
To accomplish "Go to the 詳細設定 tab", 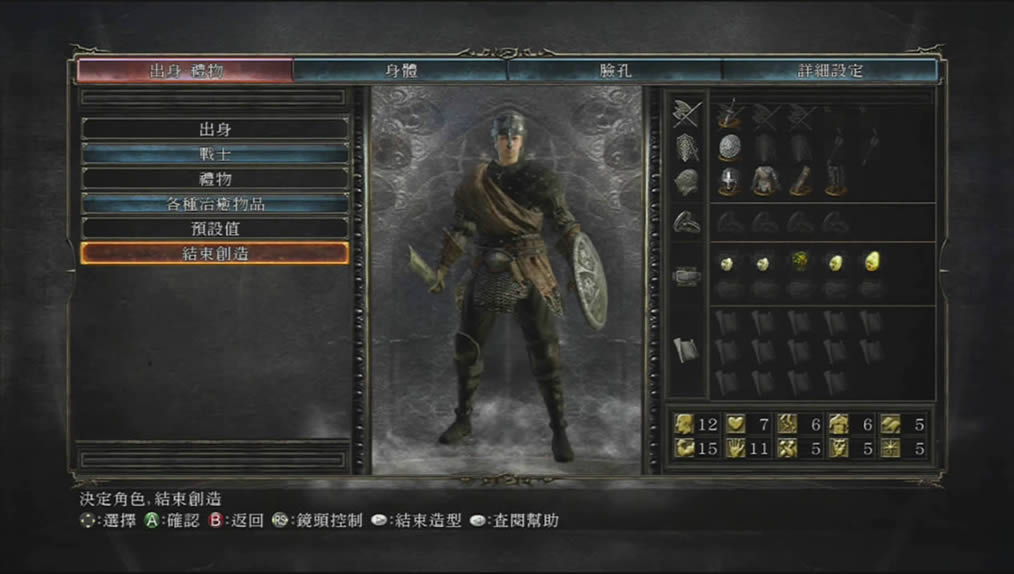I will tap(830, 71).
